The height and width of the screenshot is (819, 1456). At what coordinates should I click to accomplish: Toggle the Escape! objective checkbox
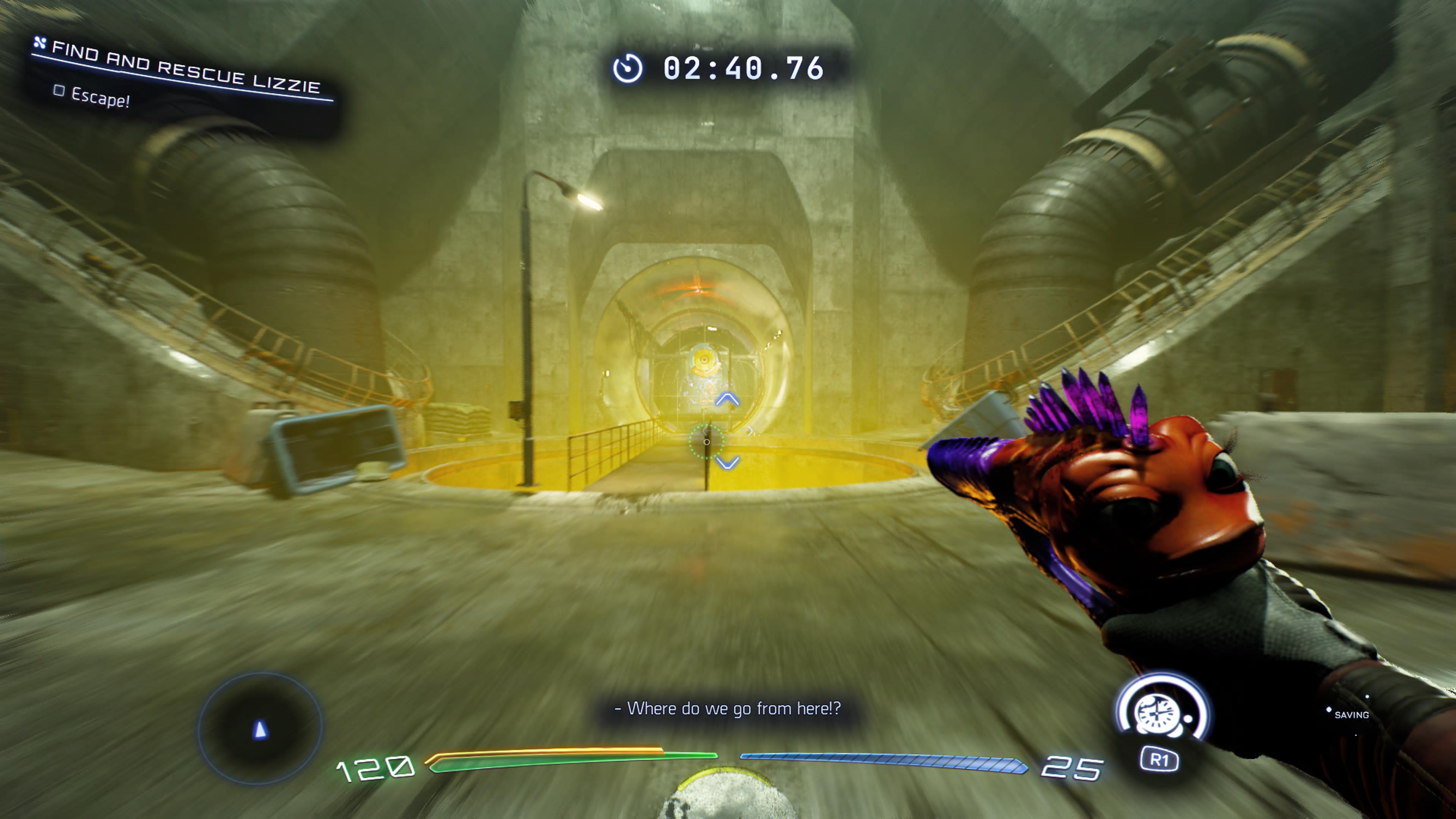[x=59, y=91]
